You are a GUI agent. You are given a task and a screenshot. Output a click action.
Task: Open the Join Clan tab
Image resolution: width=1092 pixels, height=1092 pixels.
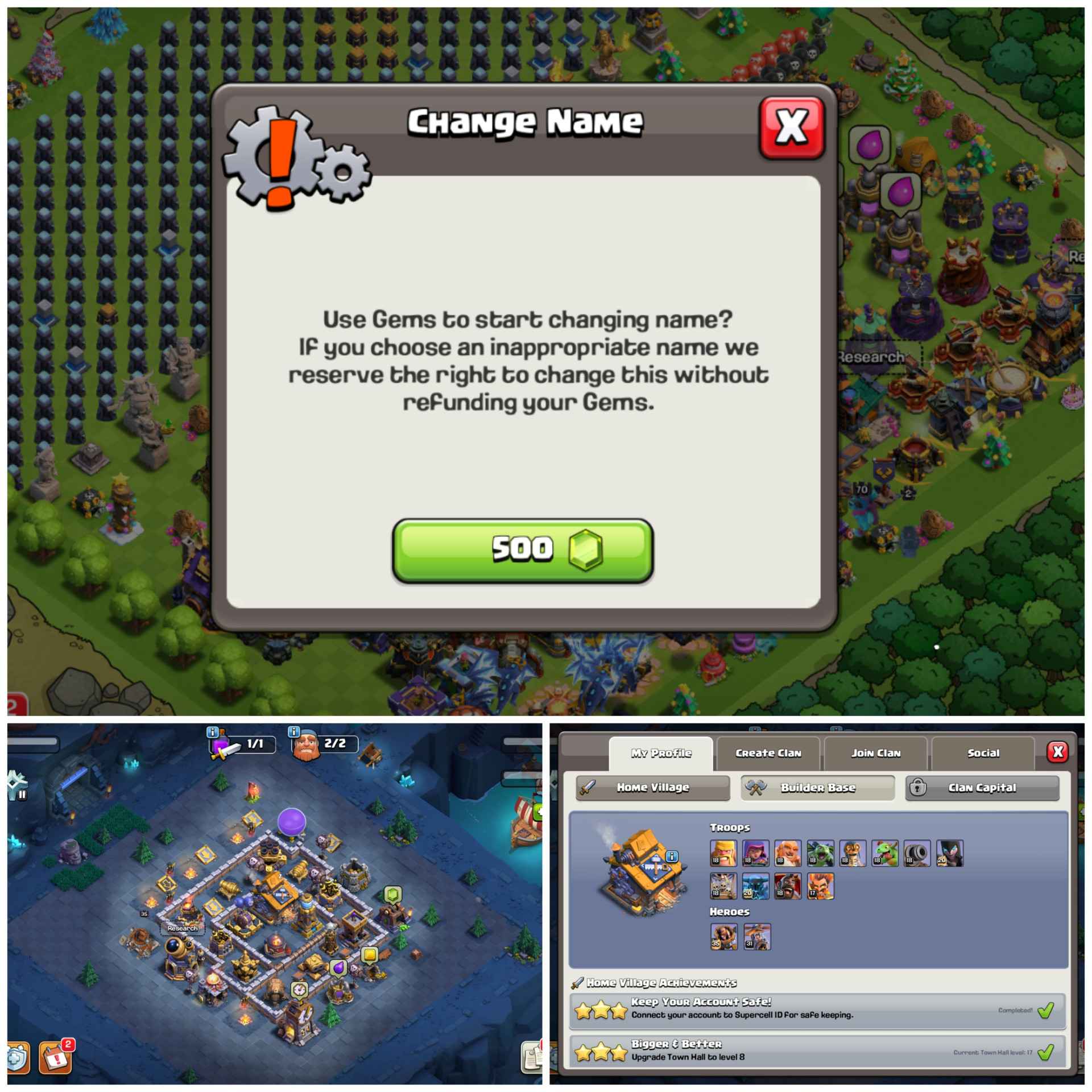pyautogui.click(x=875, y=752)
